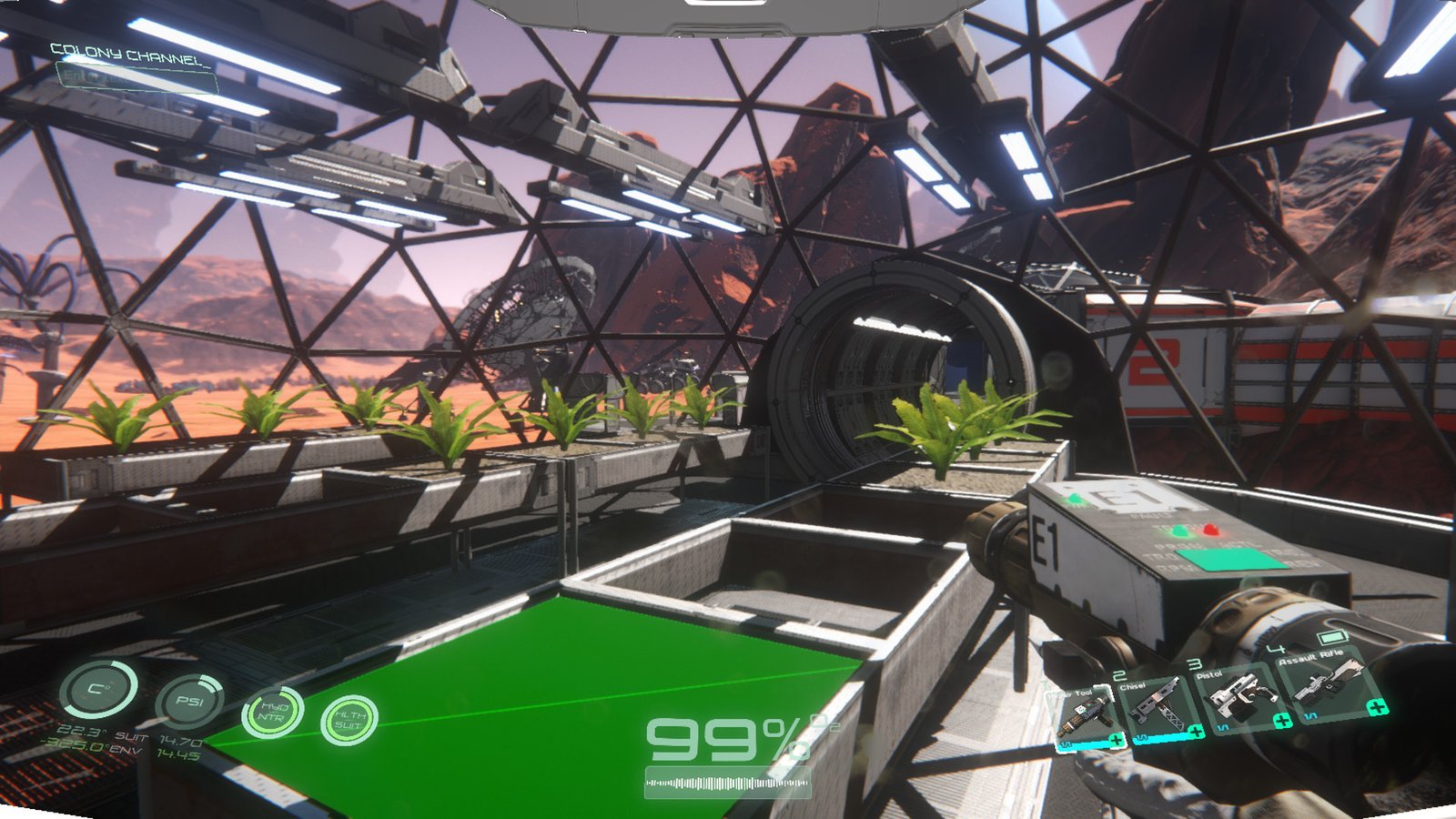Toggle the red indicator light on the E1 panel

point(1211,530)
